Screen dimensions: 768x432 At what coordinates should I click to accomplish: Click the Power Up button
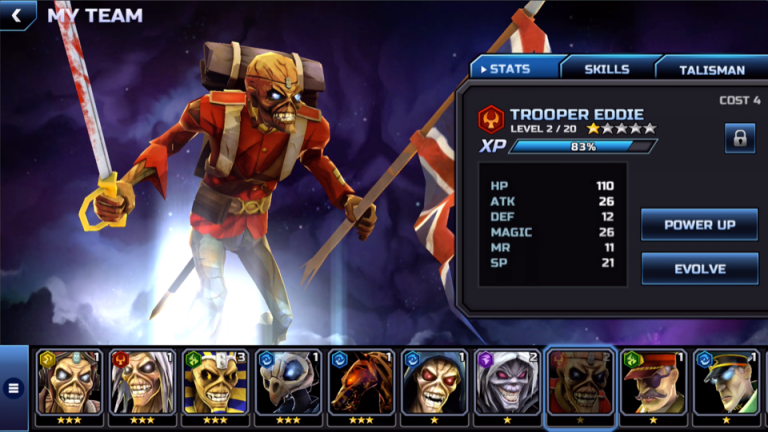699,225
